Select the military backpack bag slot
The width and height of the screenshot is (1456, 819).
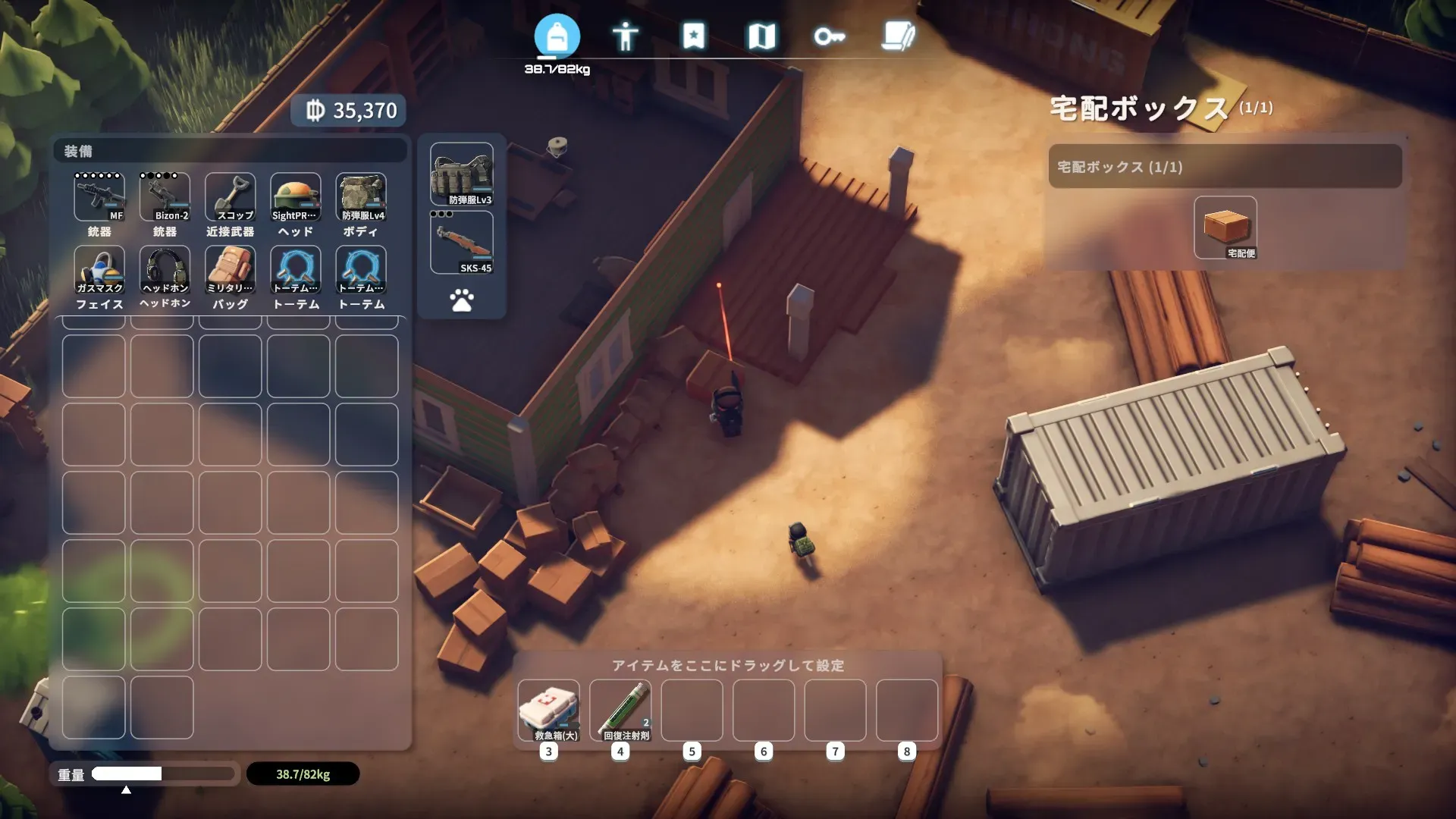coord(231,270)
